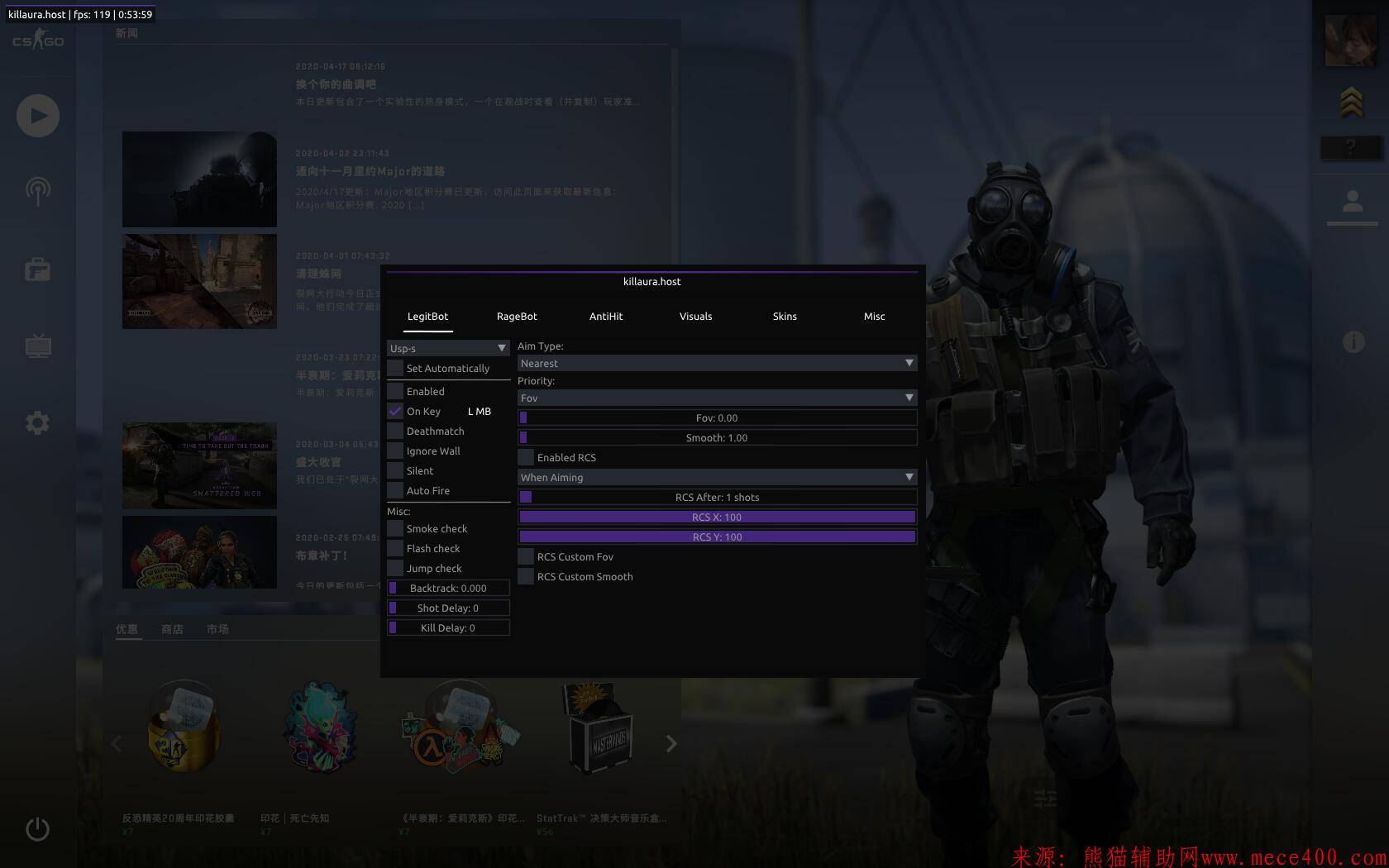Click the power/quit icon at bottom left
This screenshot has height=868, width=1389.
pos(36,829)
